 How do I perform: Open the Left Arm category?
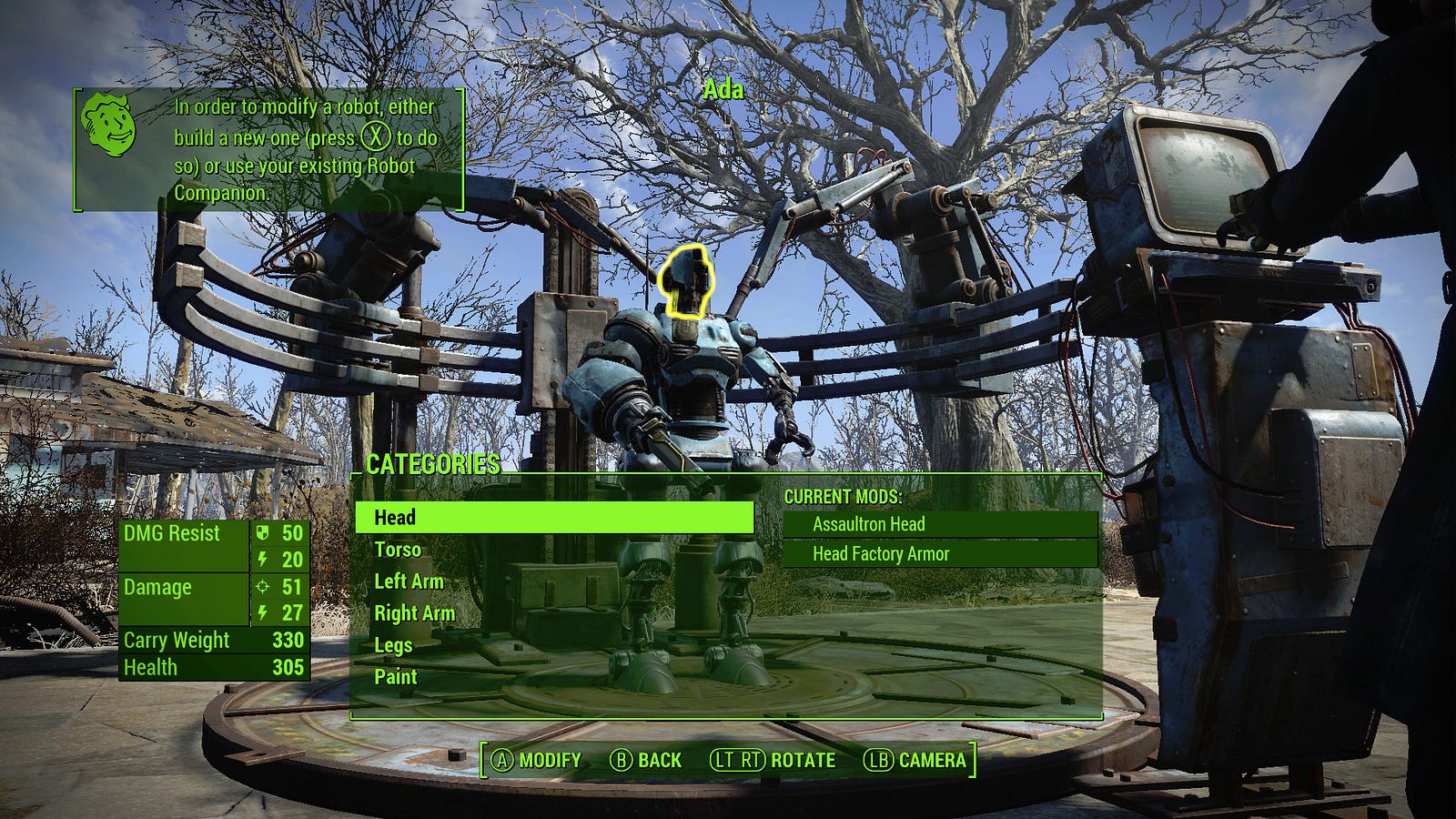[409, 581]
